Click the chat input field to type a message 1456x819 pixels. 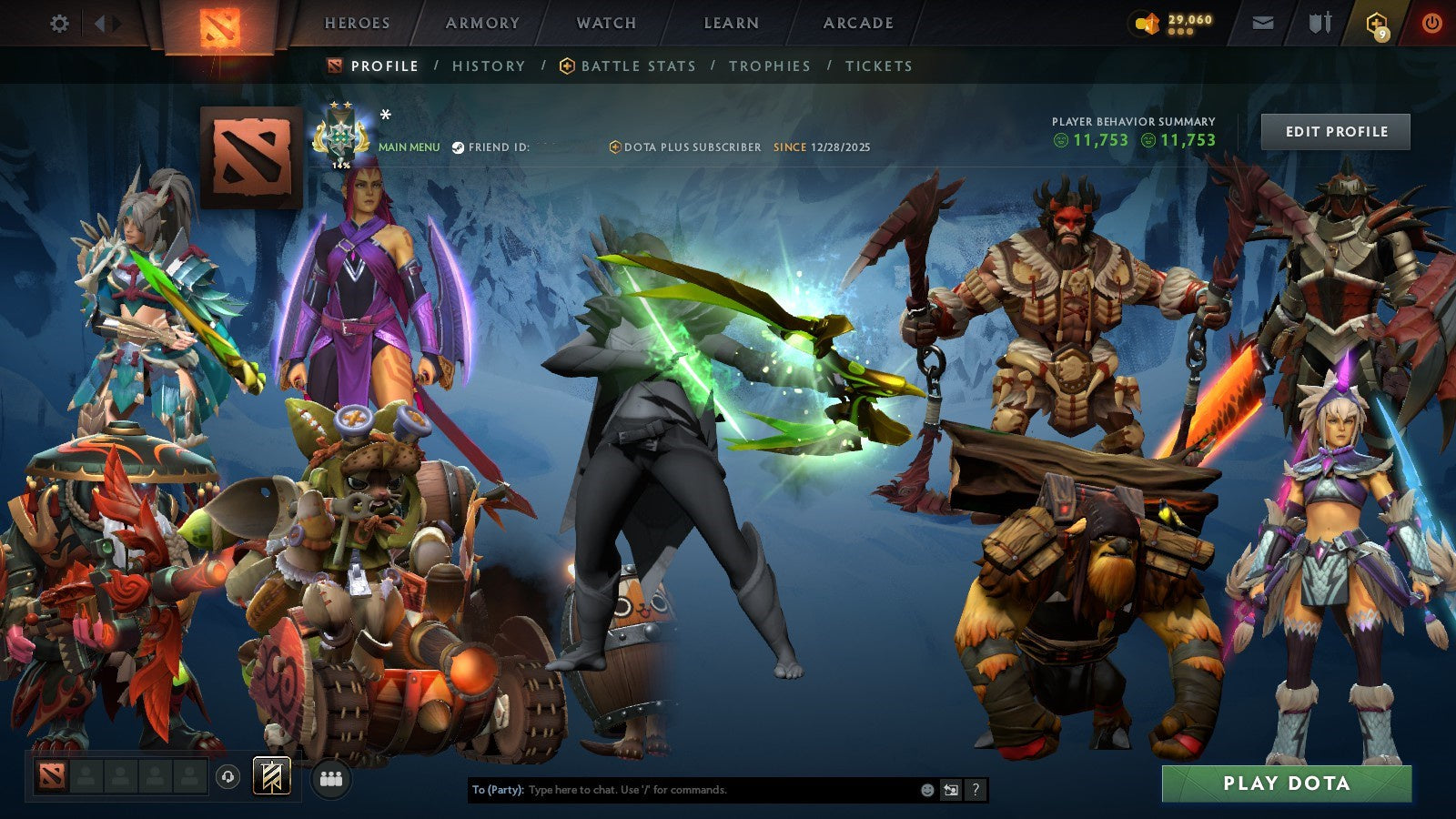click(682, 791)
